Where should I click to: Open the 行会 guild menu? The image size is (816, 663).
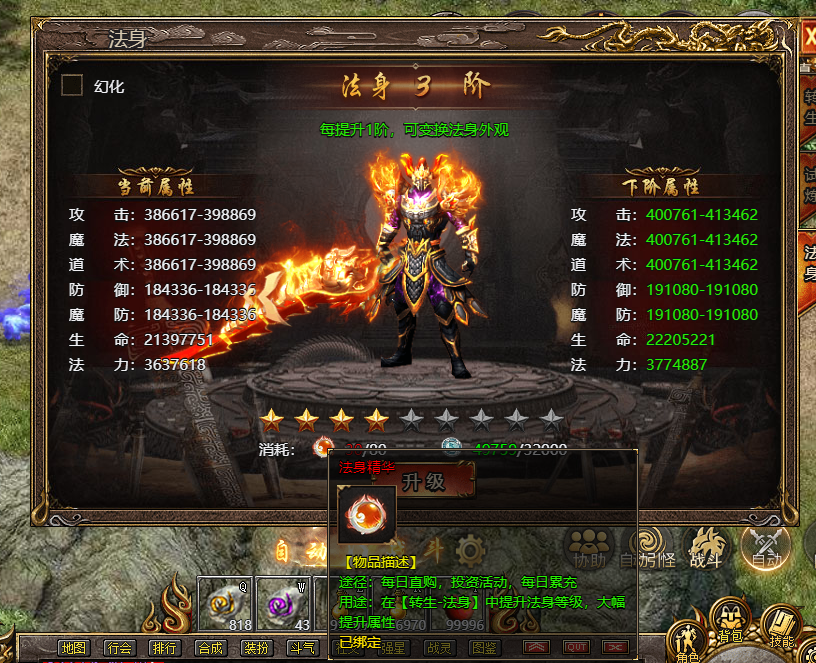(119, 647)
